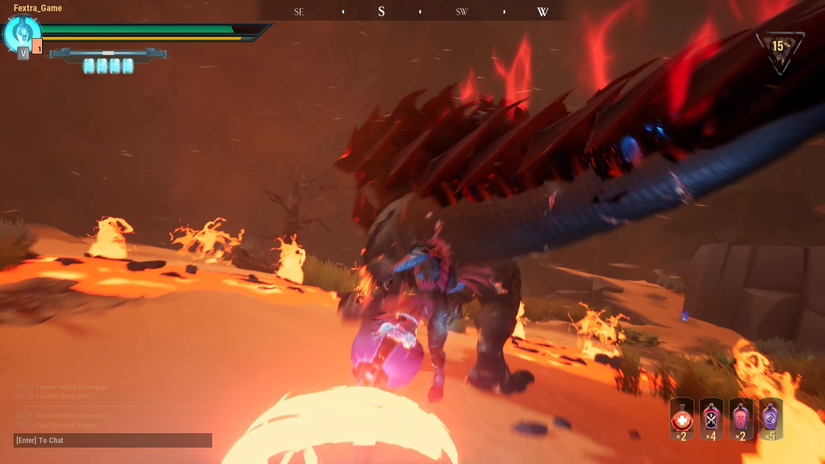This screenshot has height=464, width=825.
Task: Select the purple tonic with five remaining
Action: click(770, 418)
